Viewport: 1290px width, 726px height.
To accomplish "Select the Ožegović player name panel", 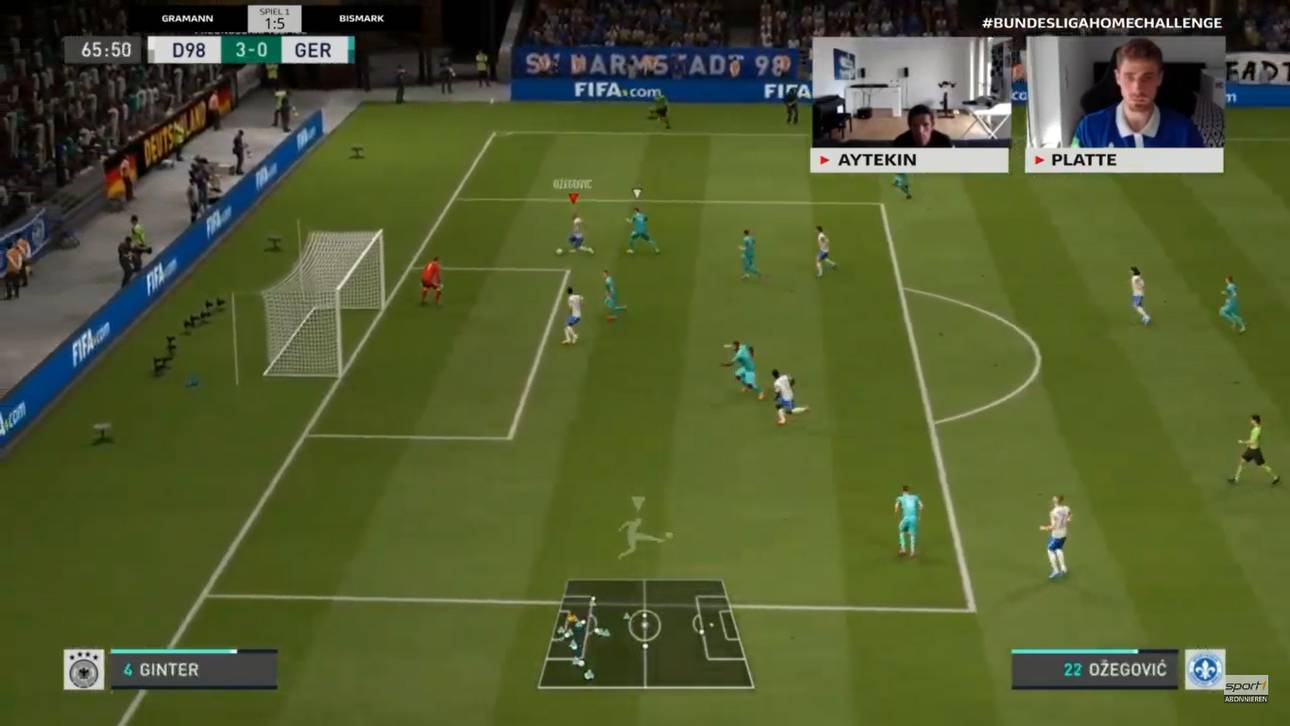I will 1094,670.
